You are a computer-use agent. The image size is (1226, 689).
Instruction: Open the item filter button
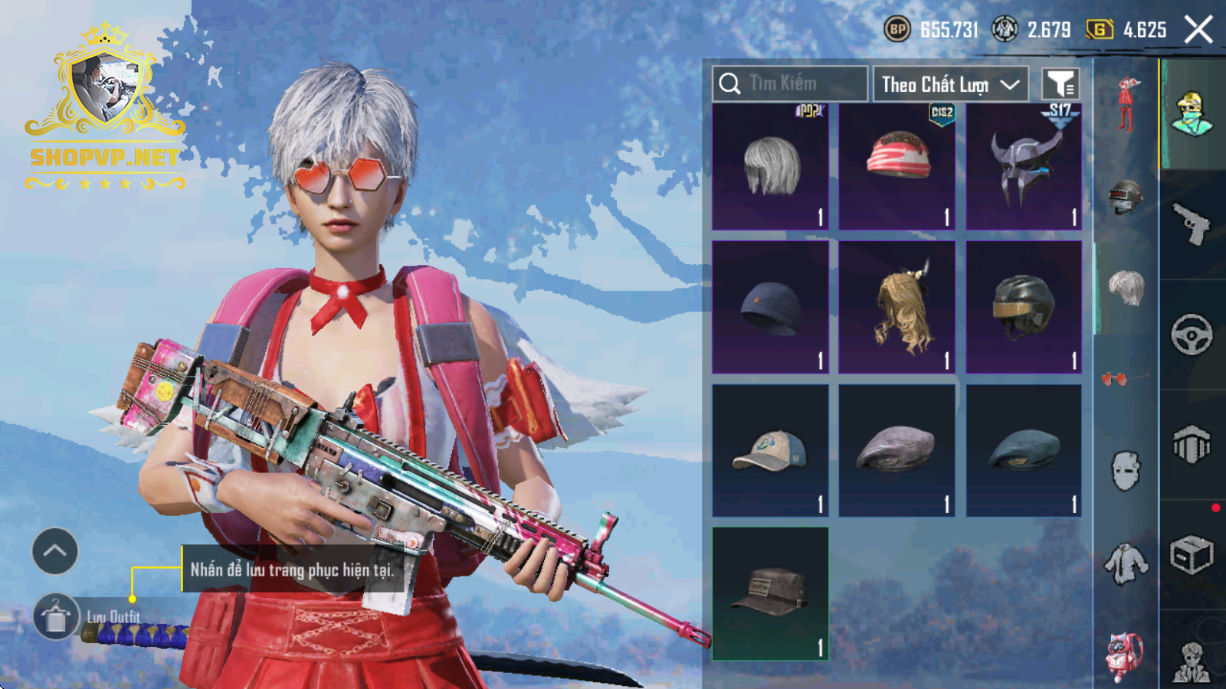pos(1060,84)
